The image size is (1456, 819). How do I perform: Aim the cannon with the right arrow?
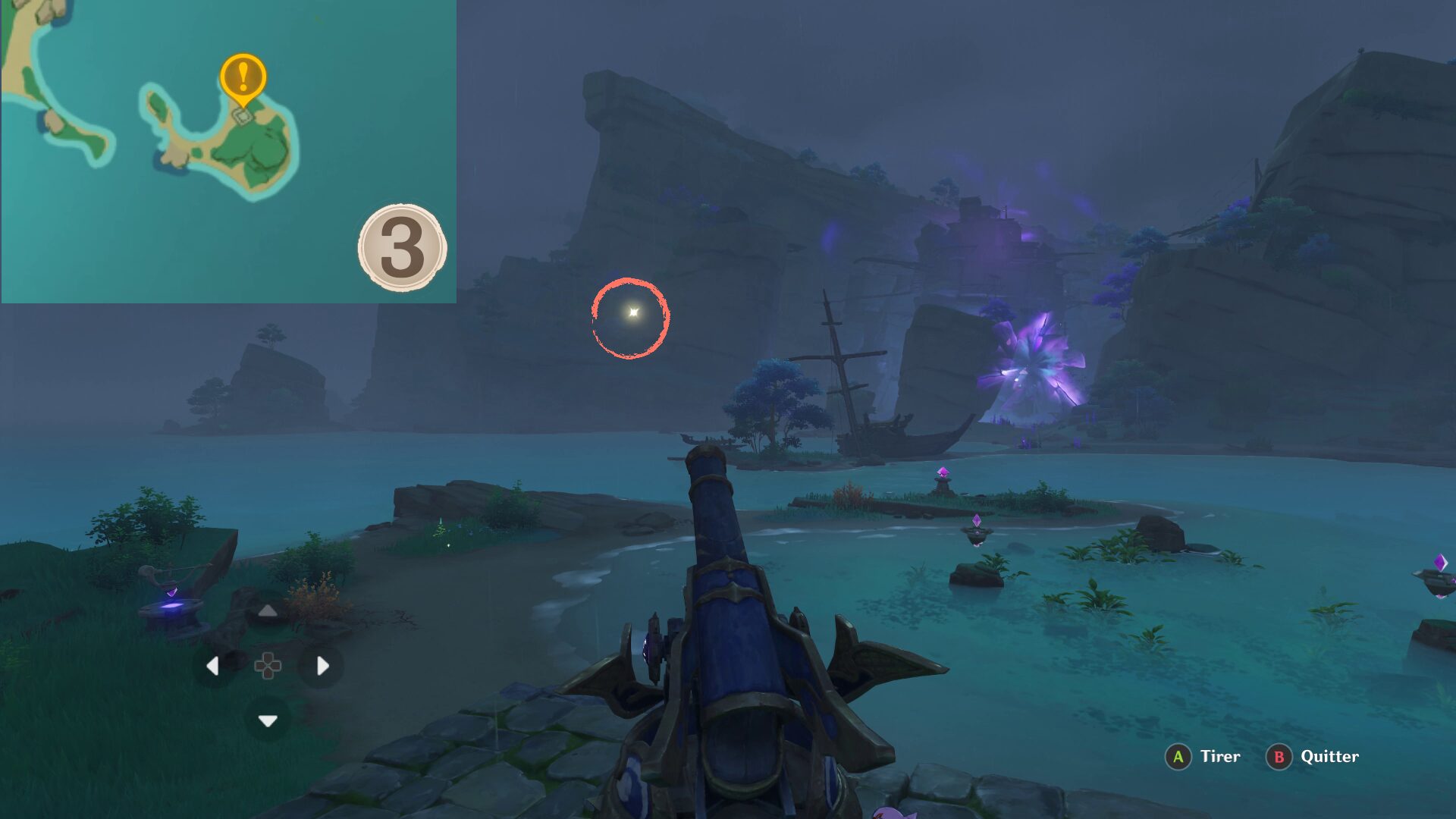coord(322,666)
